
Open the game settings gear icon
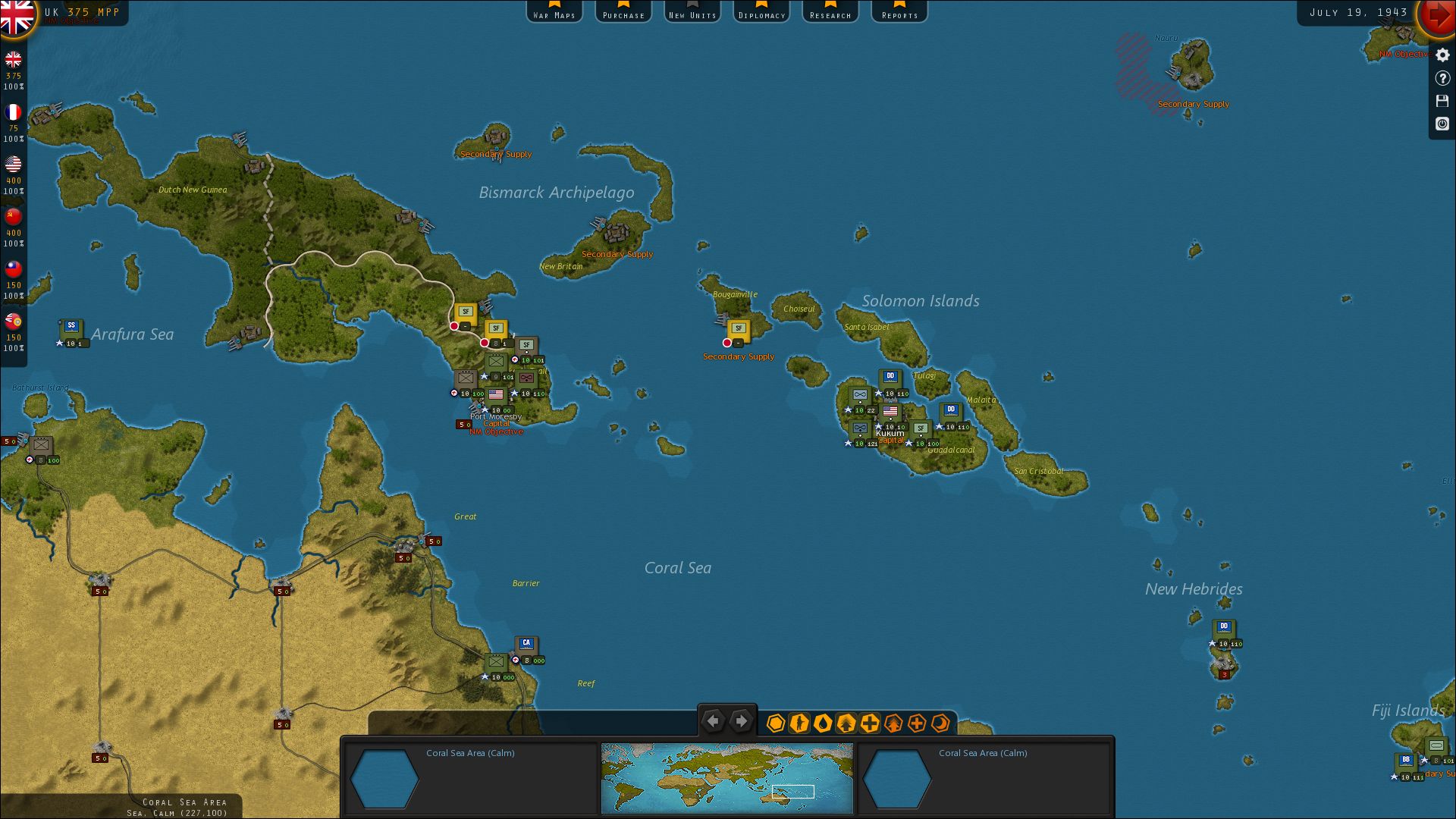[1442, 55]
